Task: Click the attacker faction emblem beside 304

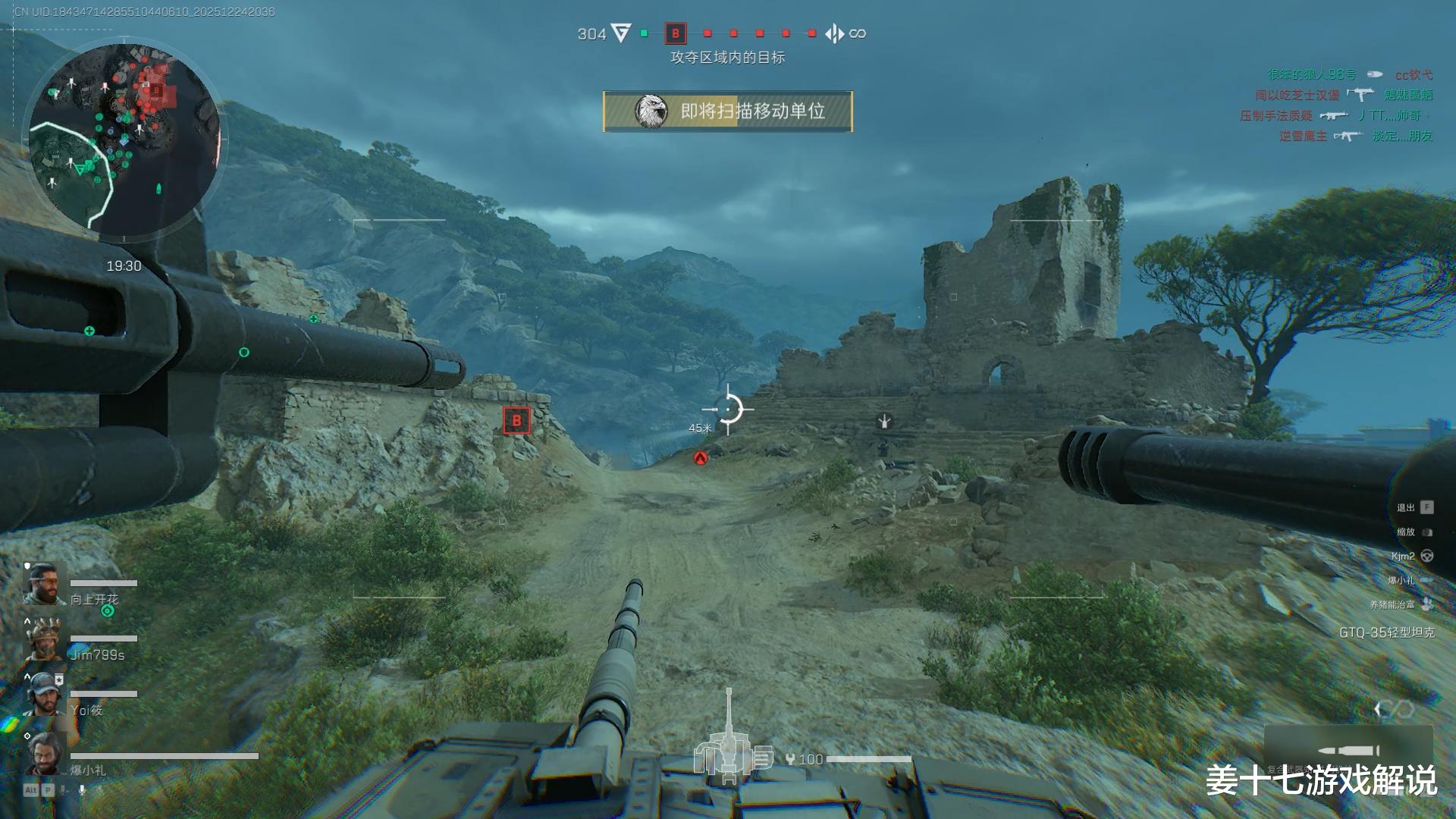Action: [x=621, y=33]
